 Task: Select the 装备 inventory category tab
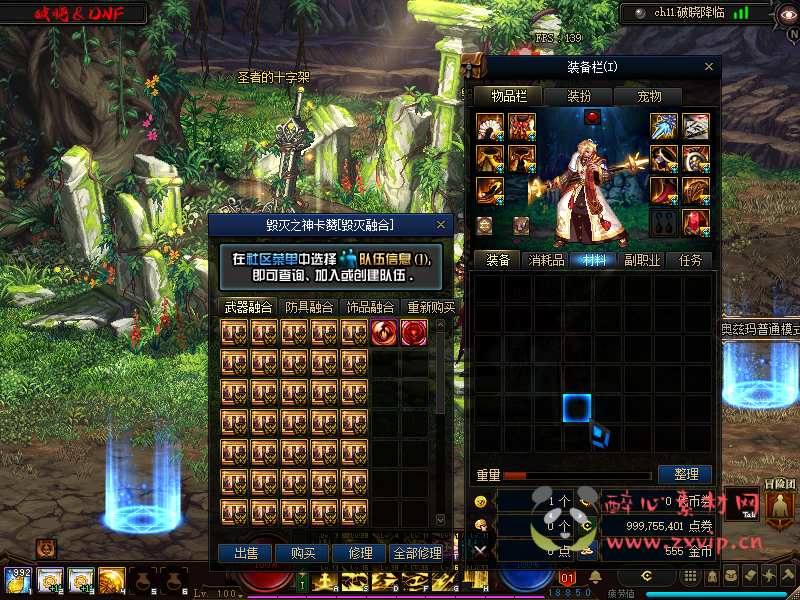tap(498, 260)
